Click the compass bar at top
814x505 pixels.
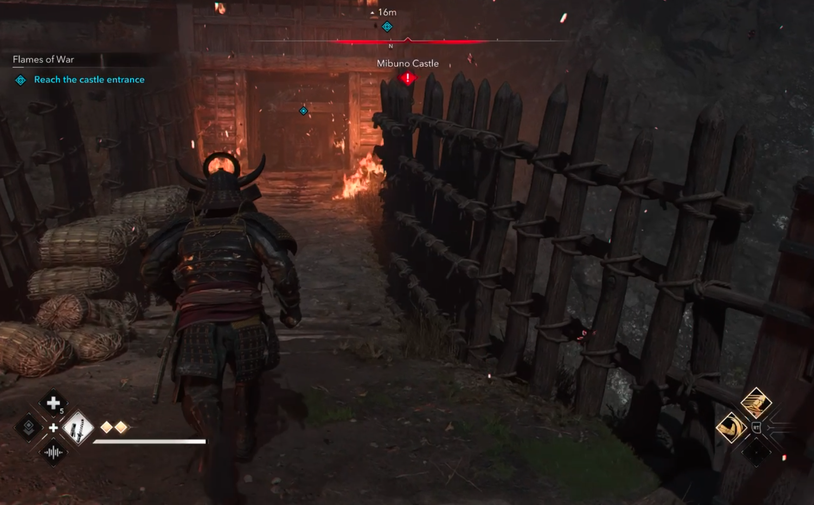pos(408,42)
